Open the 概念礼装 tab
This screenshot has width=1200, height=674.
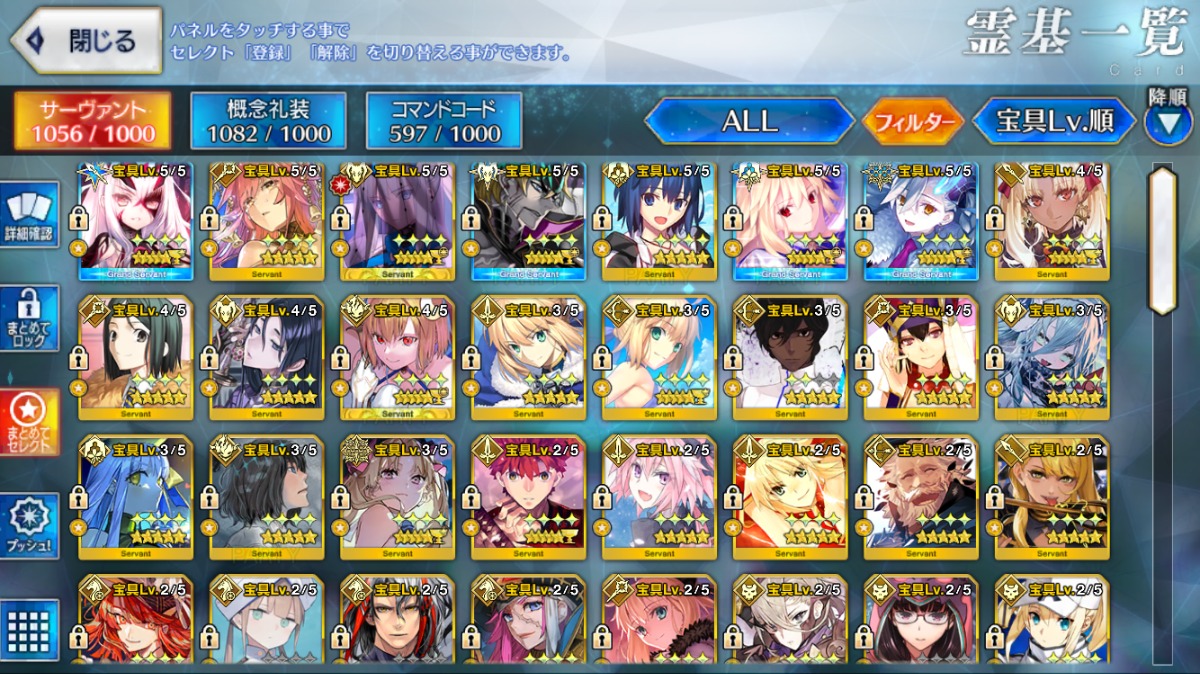point(268,121)
